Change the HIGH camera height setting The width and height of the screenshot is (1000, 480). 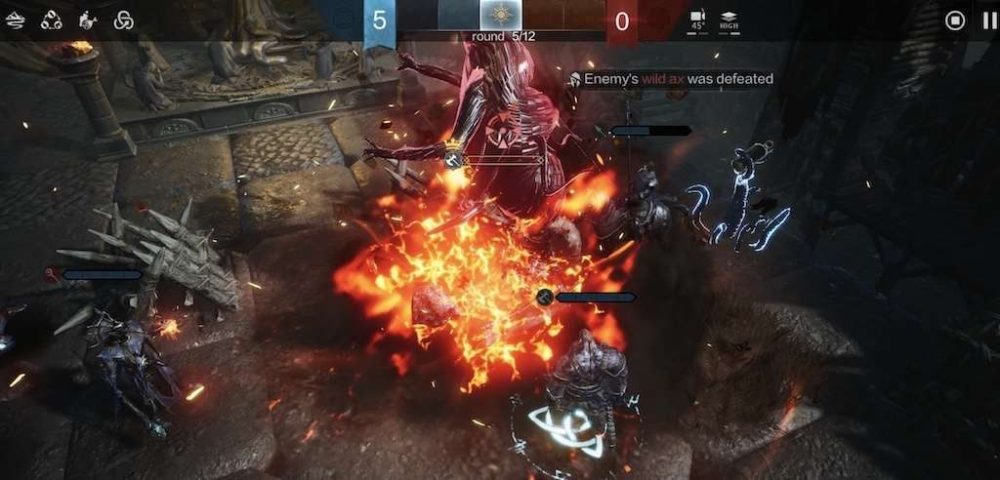click(730, 20)
